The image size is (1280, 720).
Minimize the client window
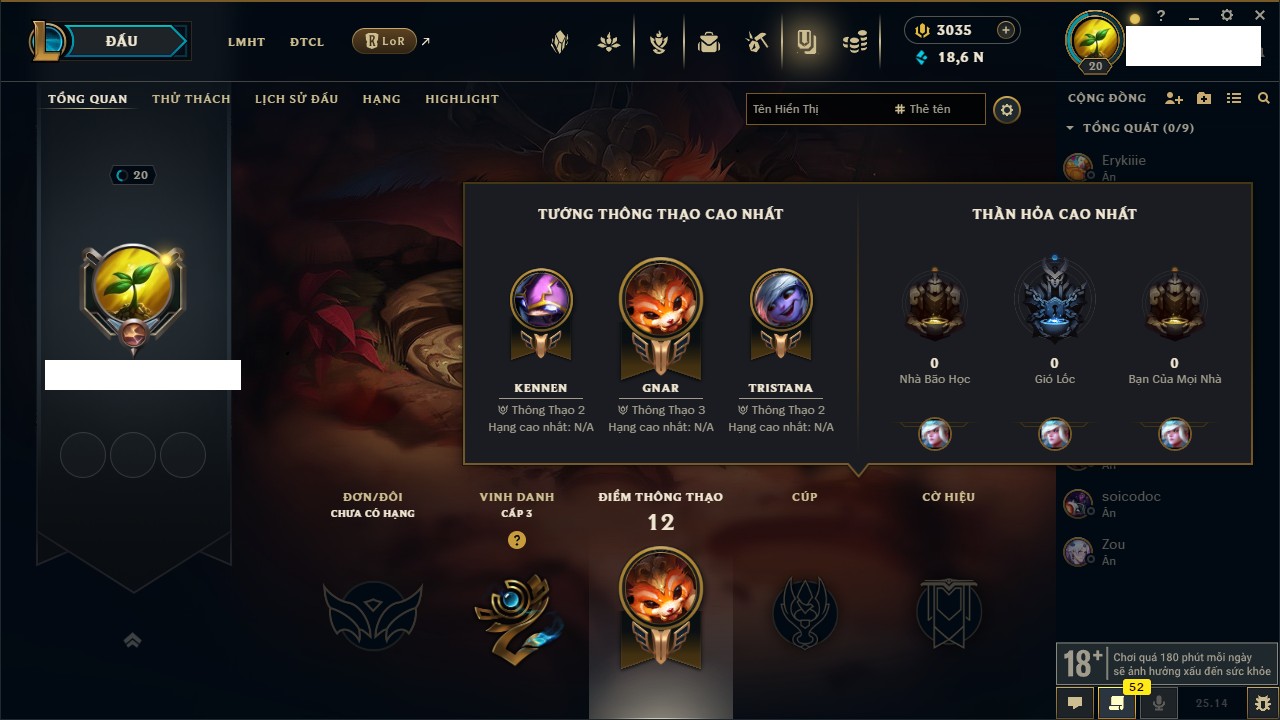pyautogui.click(x=1194, y=16)
